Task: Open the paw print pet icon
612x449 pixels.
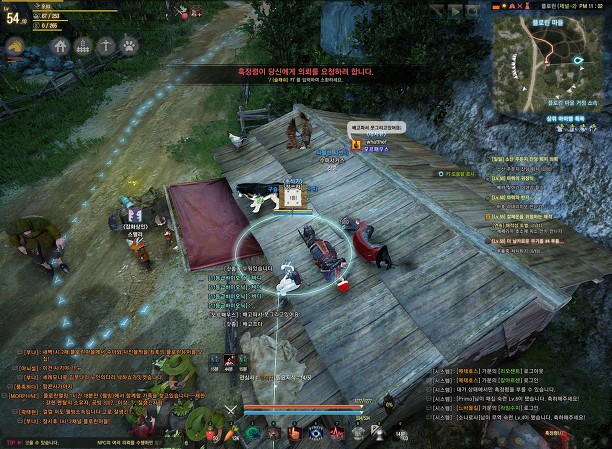Action: point(130,46)
